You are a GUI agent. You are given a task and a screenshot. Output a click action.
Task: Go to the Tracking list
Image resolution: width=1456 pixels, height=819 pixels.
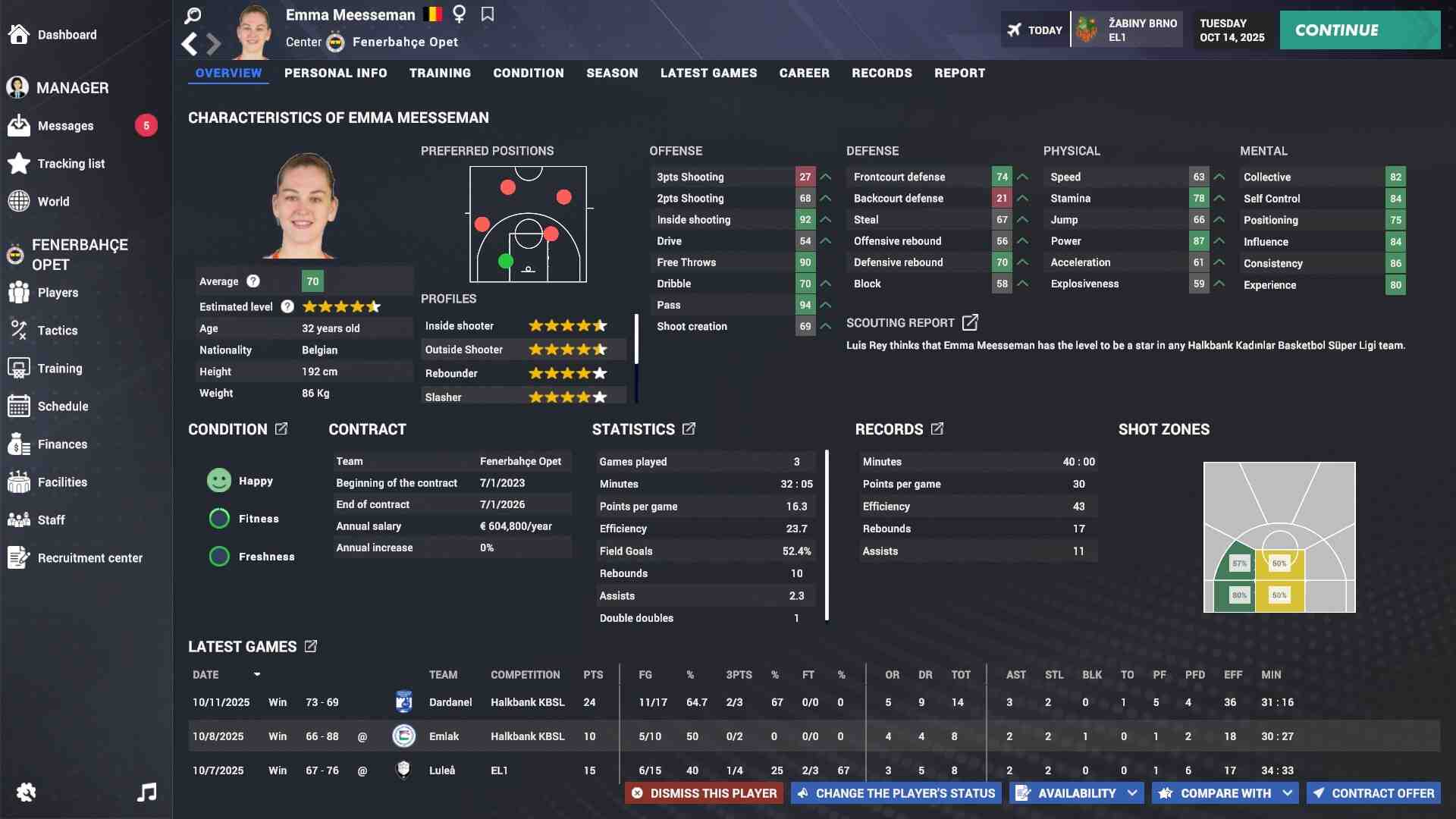click(x=71, y=164)
